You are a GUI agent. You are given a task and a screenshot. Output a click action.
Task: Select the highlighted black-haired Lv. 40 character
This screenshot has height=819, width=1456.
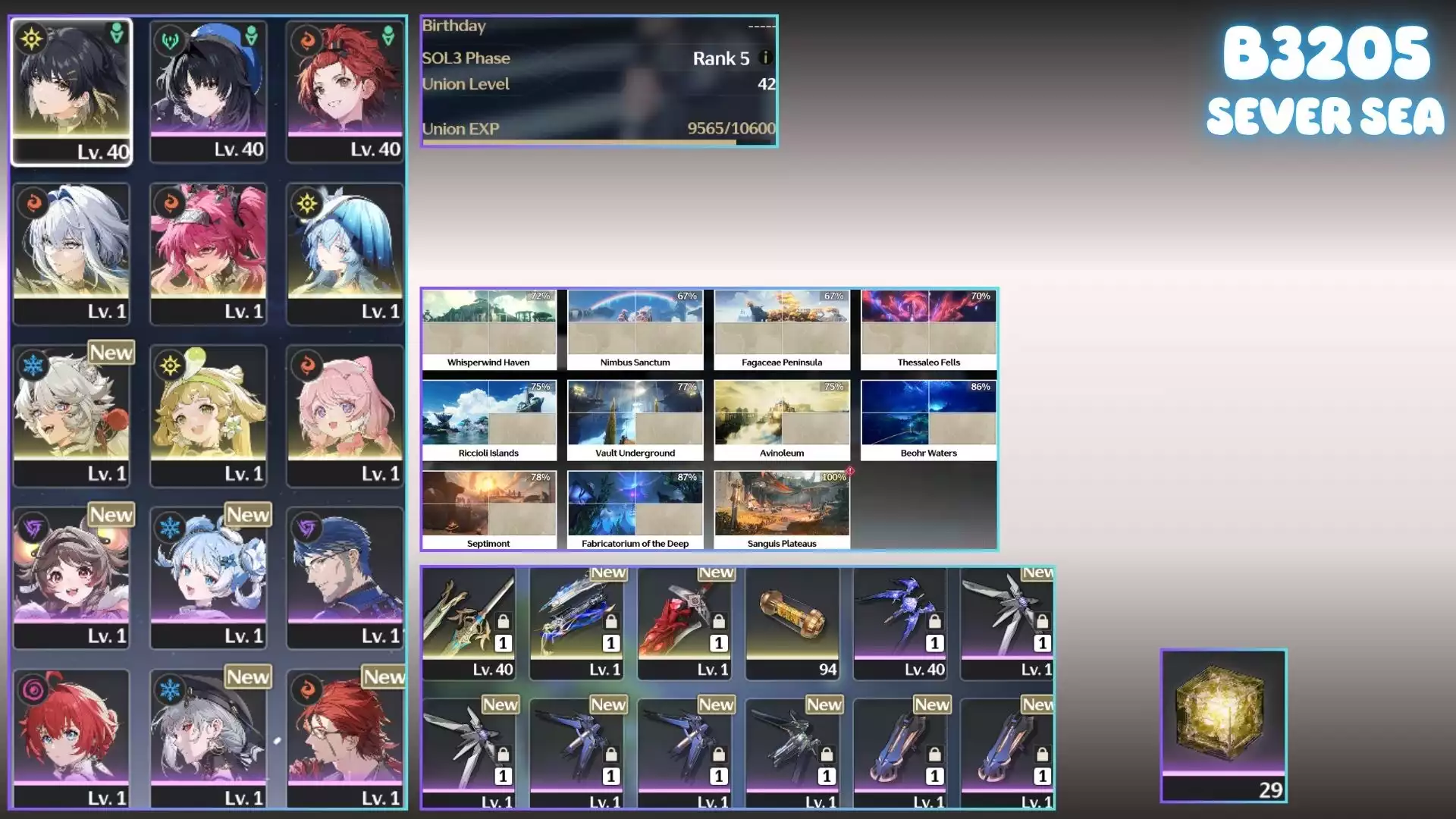pyautogui.click(x=71, y=91)
